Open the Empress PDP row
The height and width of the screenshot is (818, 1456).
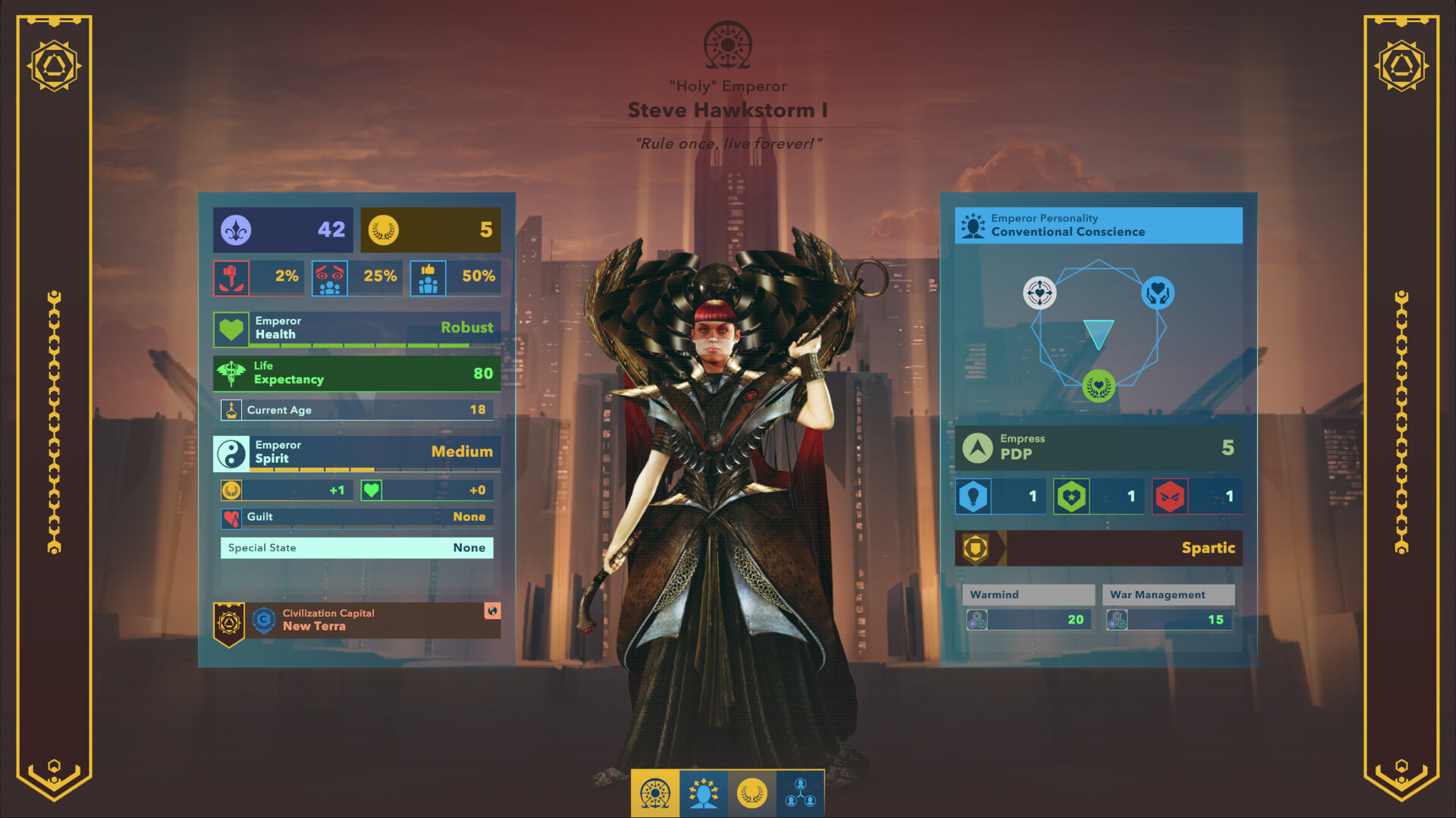pyautogui.click(x=1098, y=447)
